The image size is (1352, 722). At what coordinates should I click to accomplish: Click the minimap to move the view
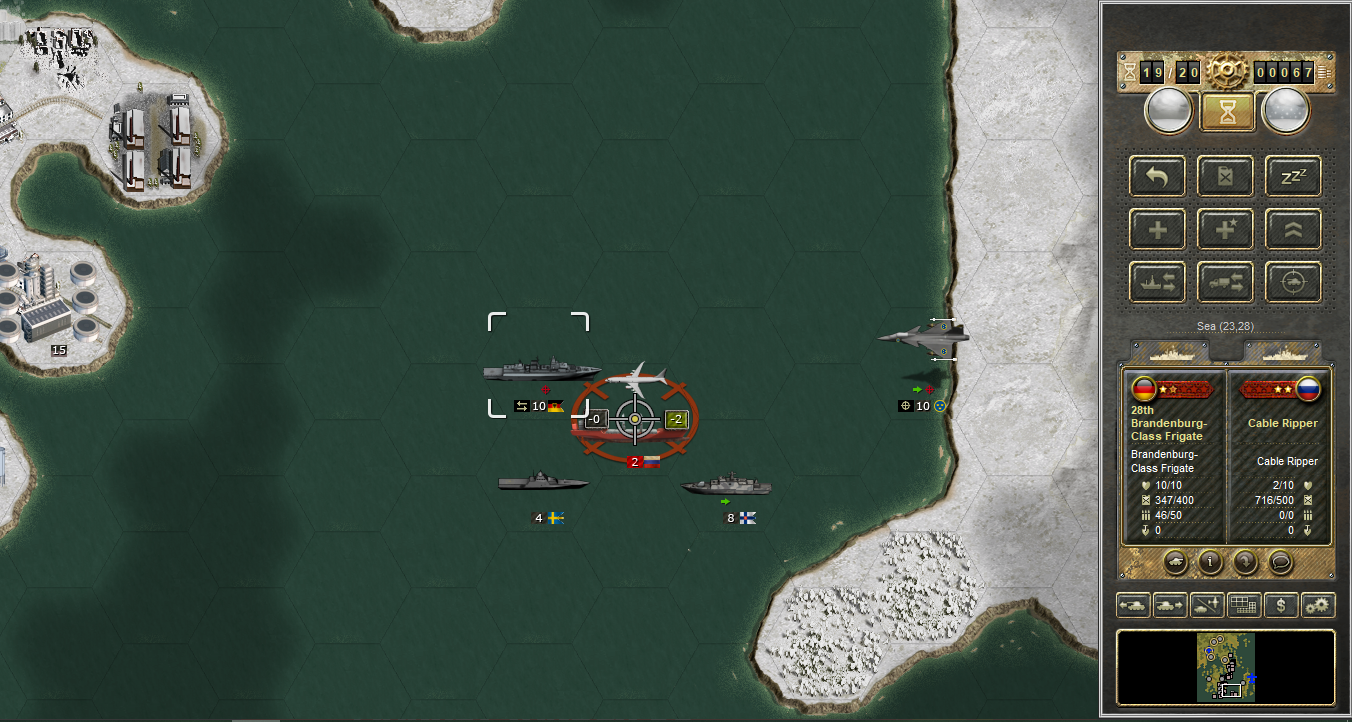1226,667
